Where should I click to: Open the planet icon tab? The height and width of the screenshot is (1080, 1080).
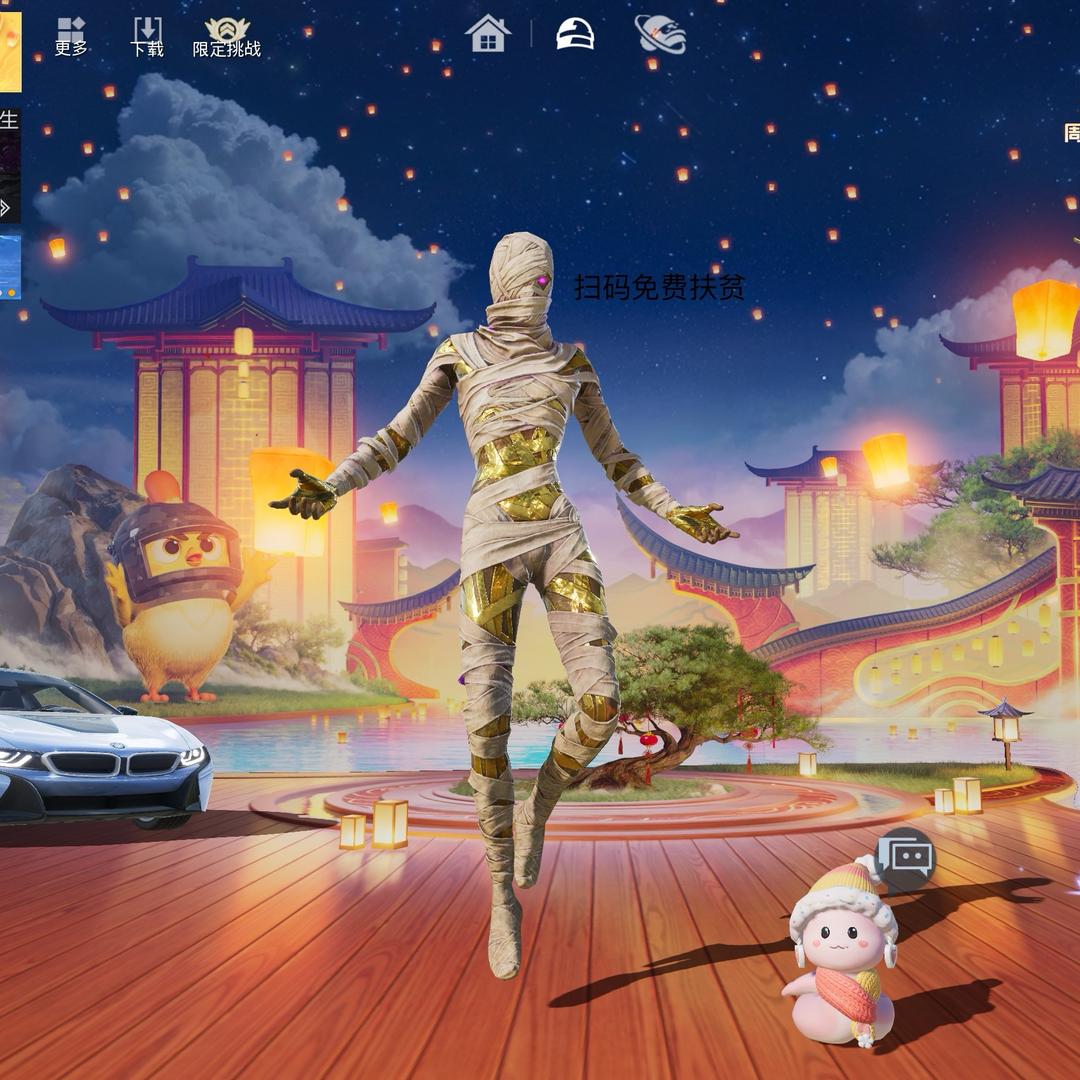click(x=661, y=34)
